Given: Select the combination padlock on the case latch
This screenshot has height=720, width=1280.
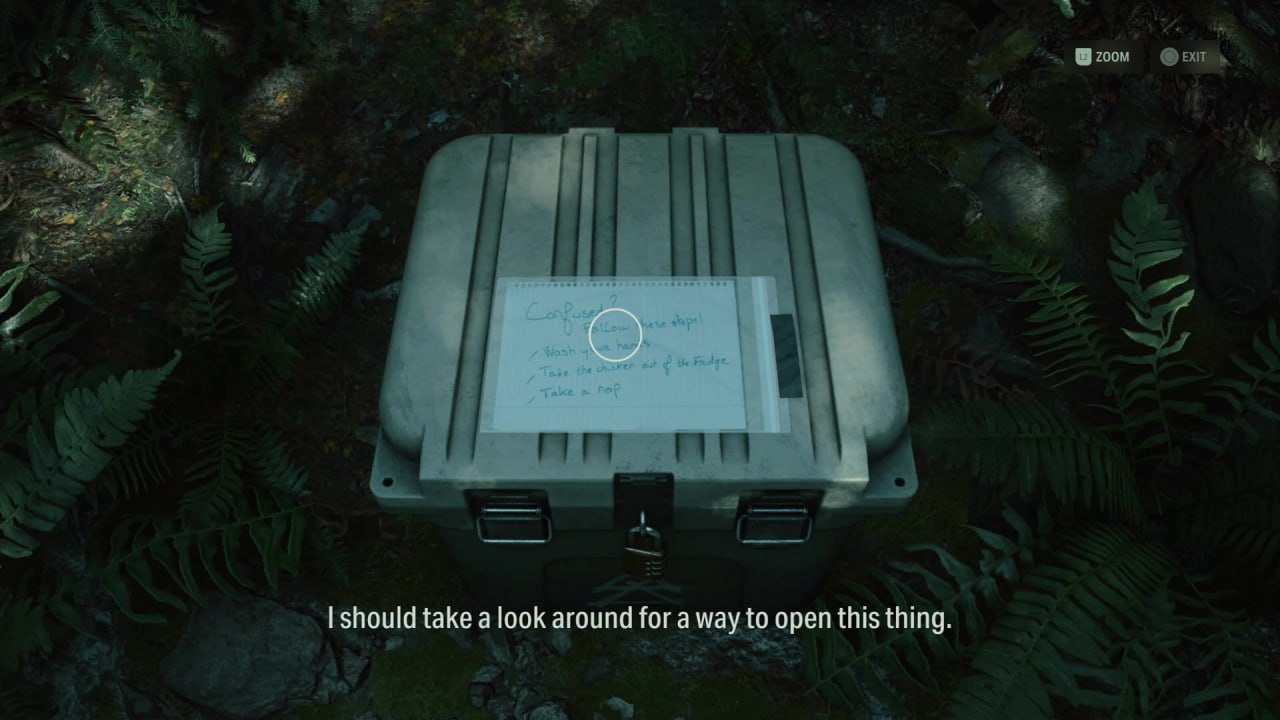Looking at the screenshot, I should (x=645, y=550).
